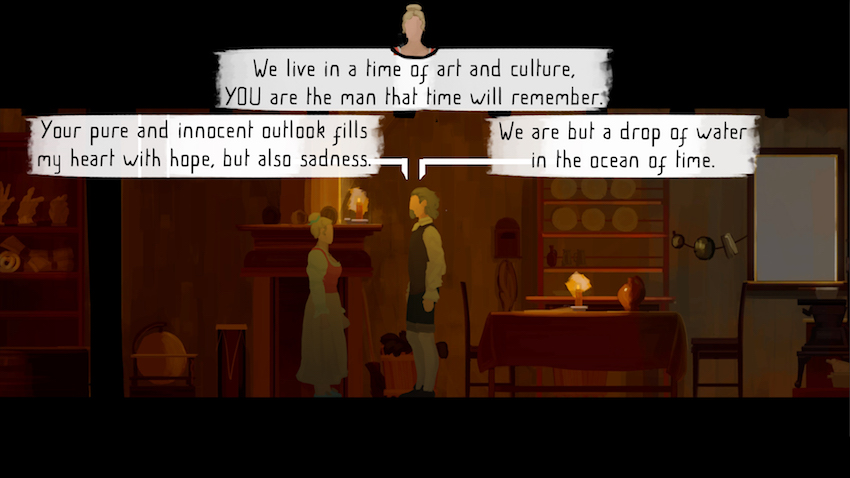Viewport: 850px width, 478px height.
Task: Choose the "pure and innocent outlook" reply
Action: coord(208,145)
